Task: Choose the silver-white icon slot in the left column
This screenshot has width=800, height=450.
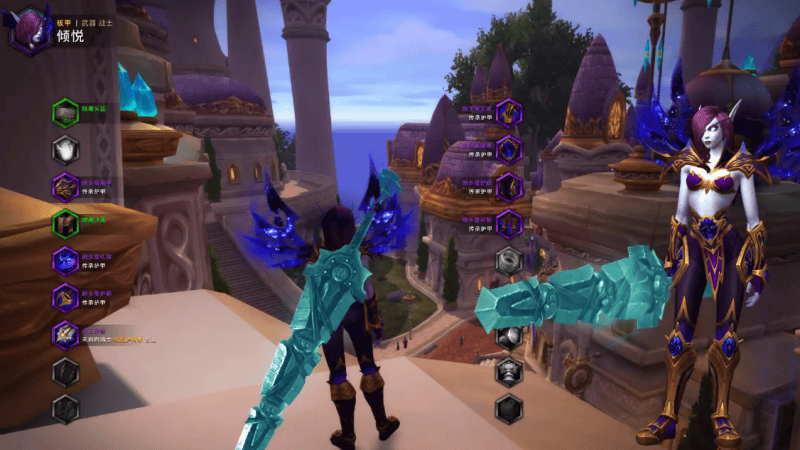Action: [65, 149]
